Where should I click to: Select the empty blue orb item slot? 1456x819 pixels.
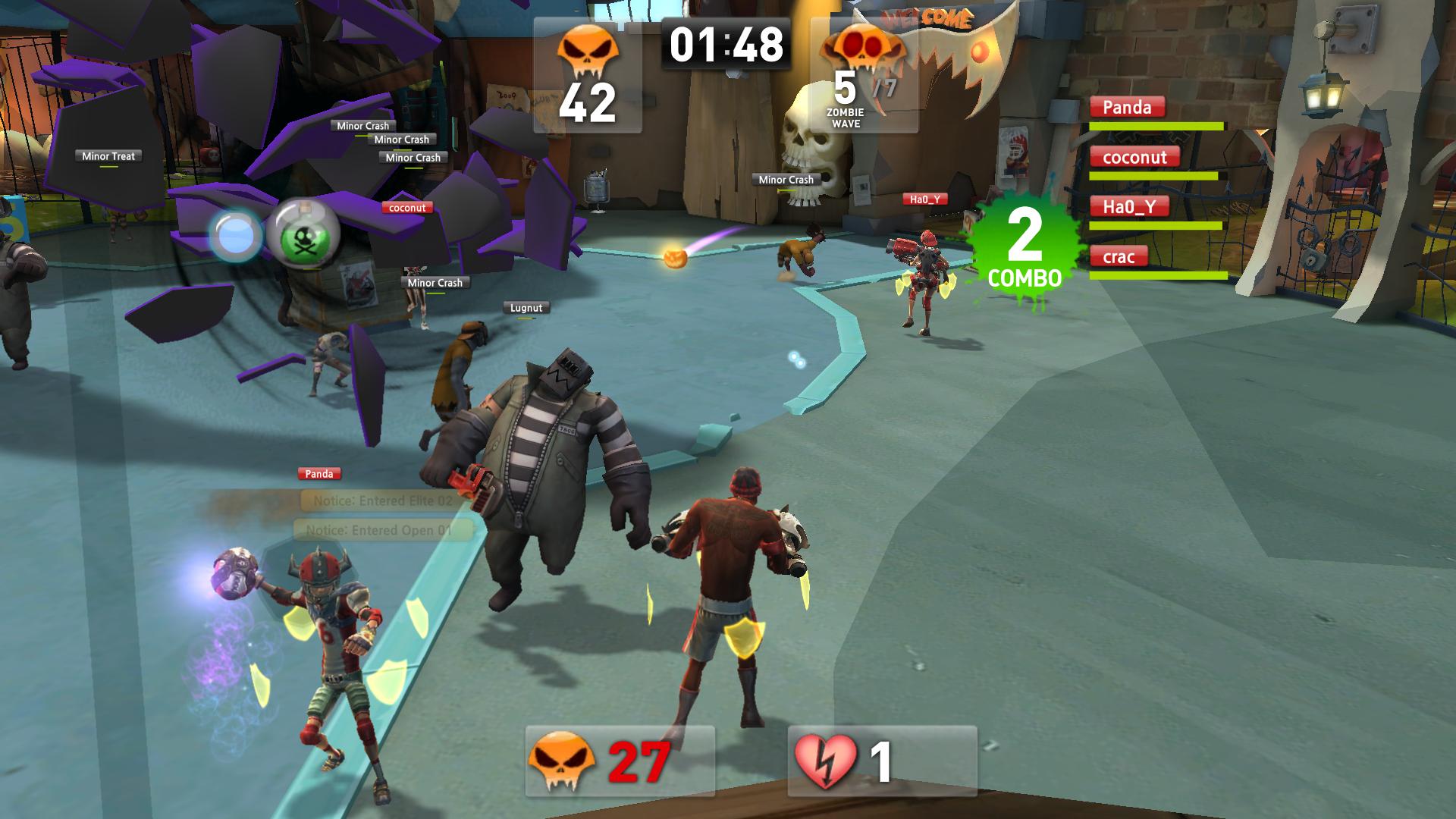(x=236, y=236)
